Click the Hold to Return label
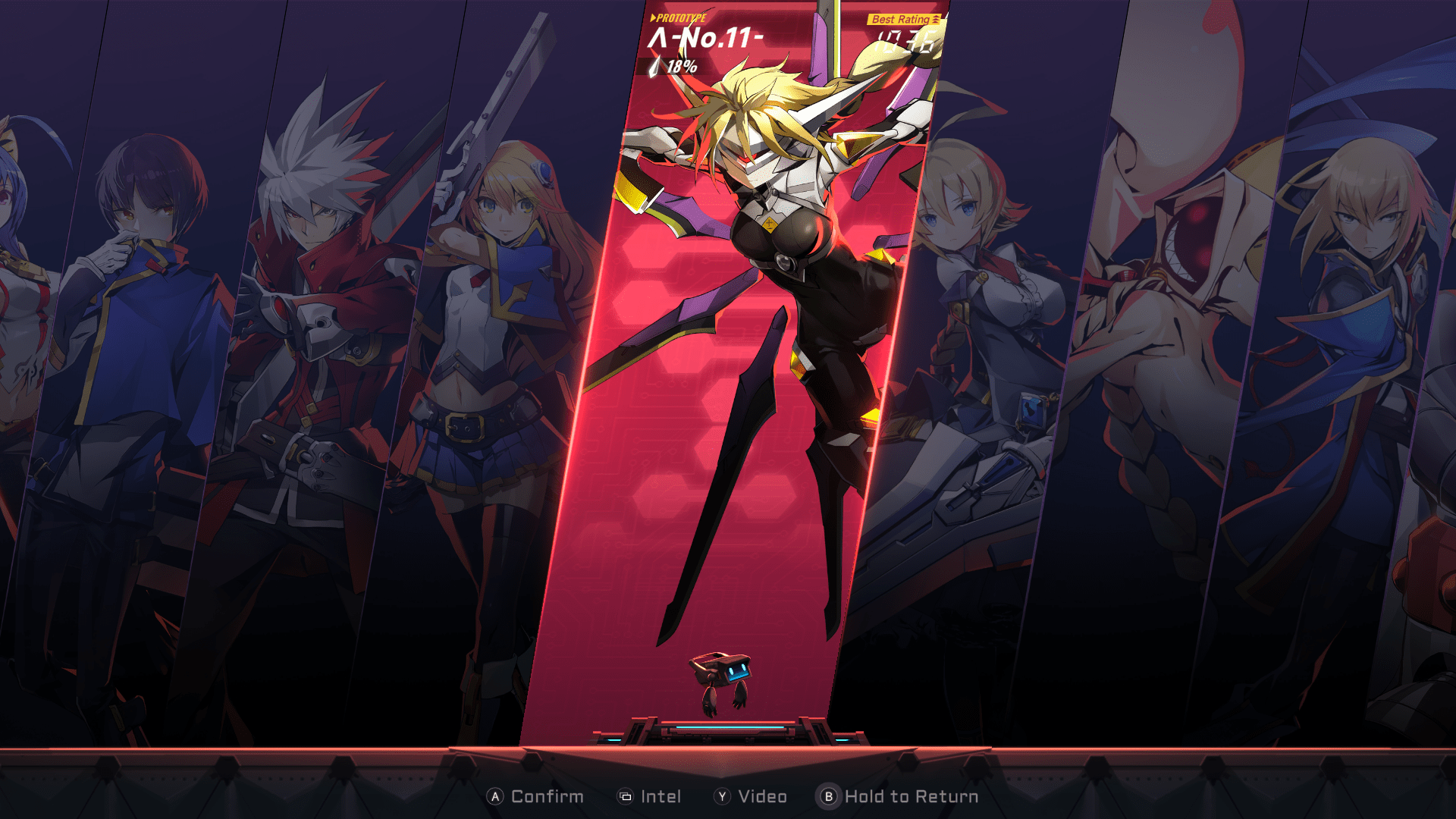The width and height of the screenshot is (1456, 819). 910,796
